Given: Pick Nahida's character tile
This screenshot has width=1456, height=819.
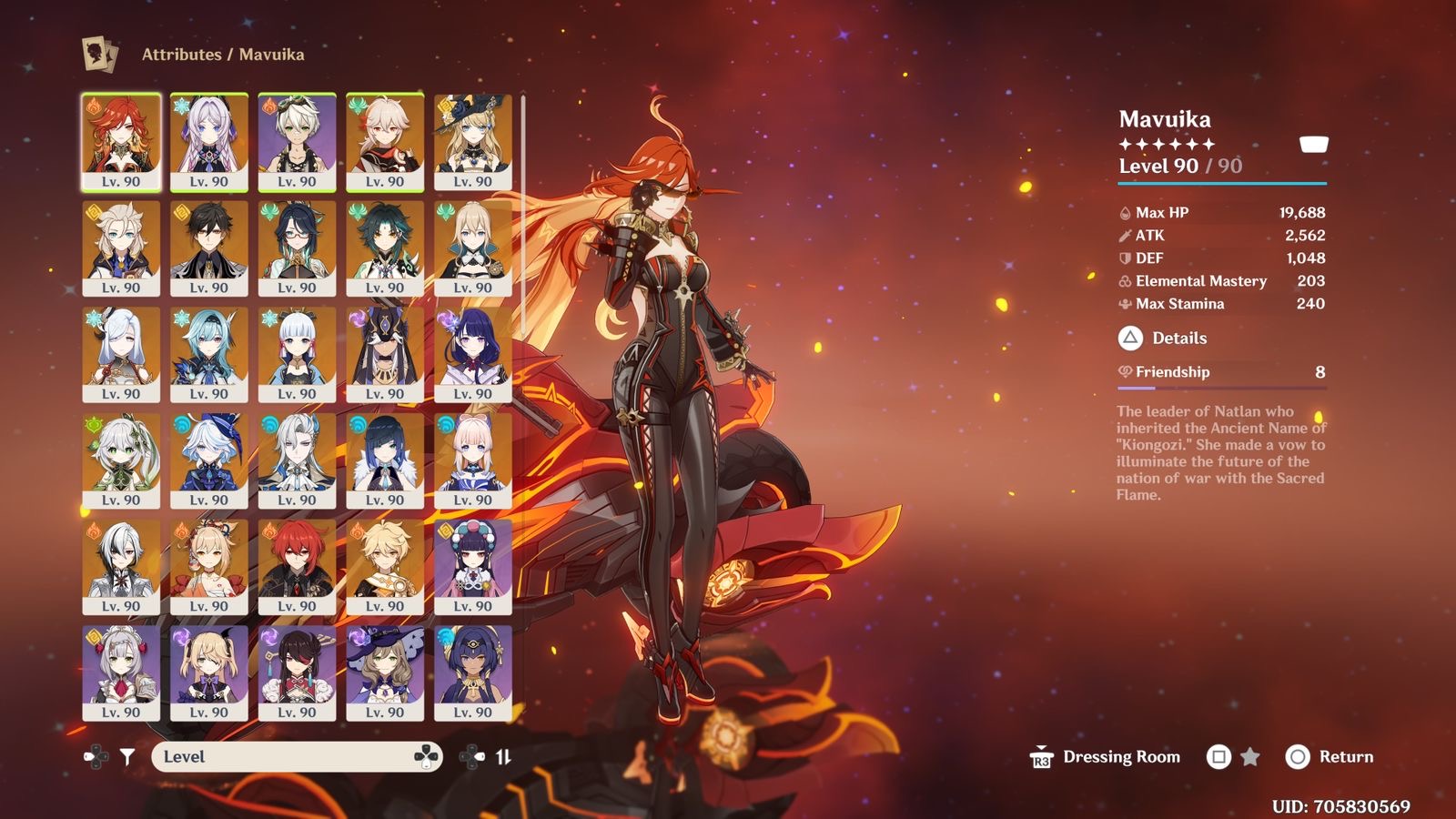Looking at the screenshot, I should point(121,460).
